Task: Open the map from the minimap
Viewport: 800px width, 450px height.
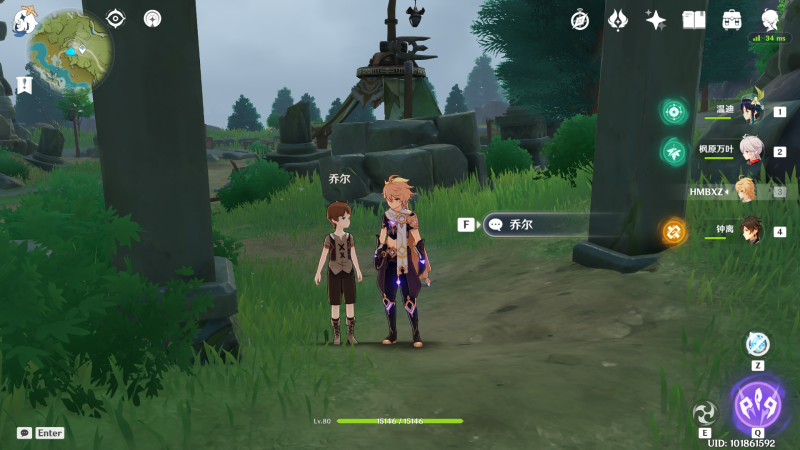Action: tap(70, 49)
